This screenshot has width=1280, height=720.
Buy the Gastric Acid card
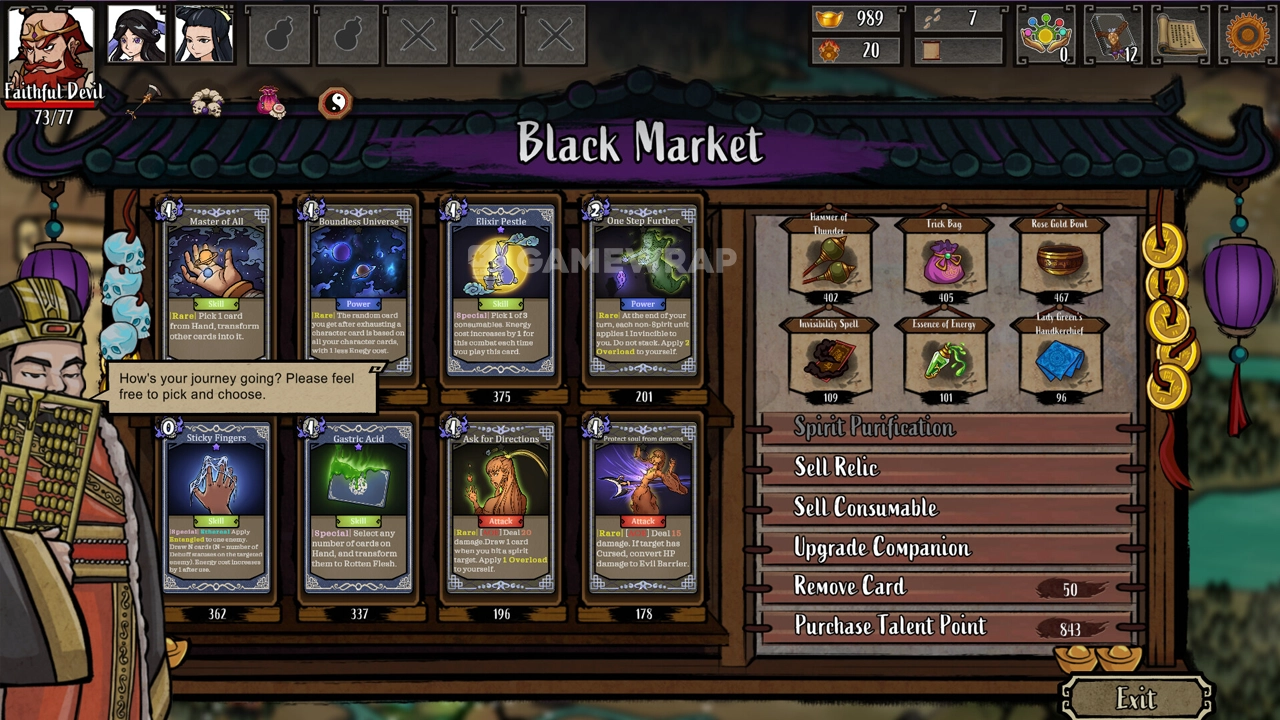(359, 506)
